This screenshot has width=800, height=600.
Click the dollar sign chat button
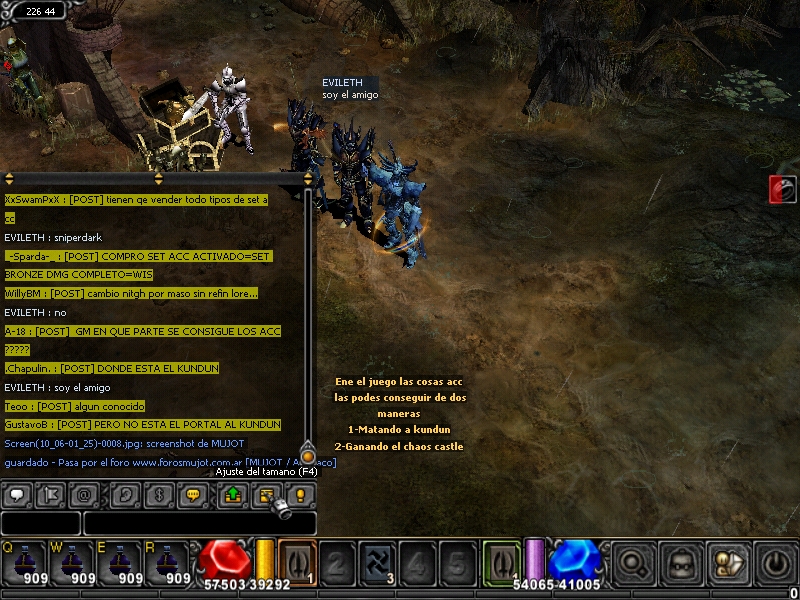[x=158, y=494]
